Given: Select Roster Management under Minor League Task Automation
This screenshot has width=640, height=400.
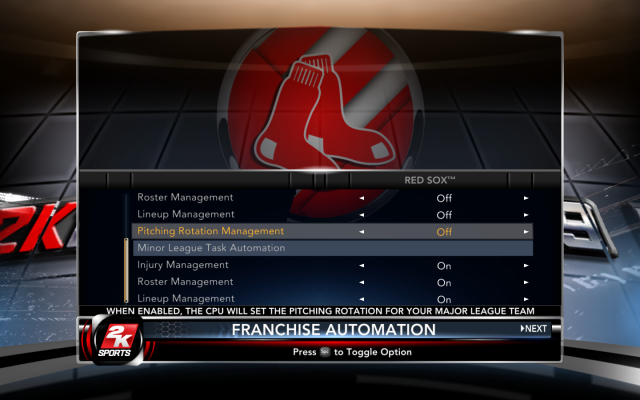Looking at the screenshot, I should (x=185, y=282).
